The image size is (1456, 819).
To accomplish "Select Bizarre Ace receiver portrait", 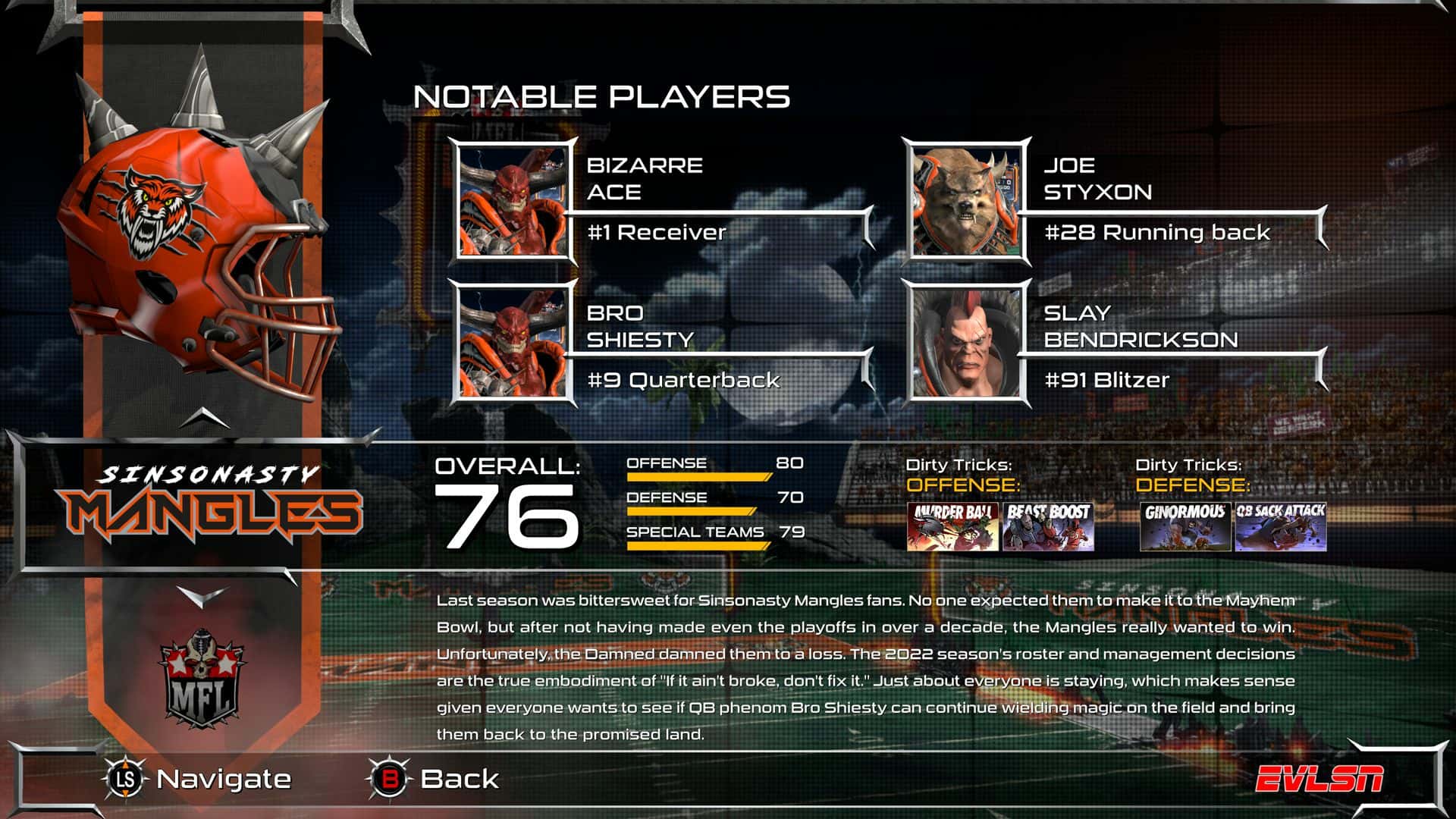I will pyautogui.click(x=513, y=202).
